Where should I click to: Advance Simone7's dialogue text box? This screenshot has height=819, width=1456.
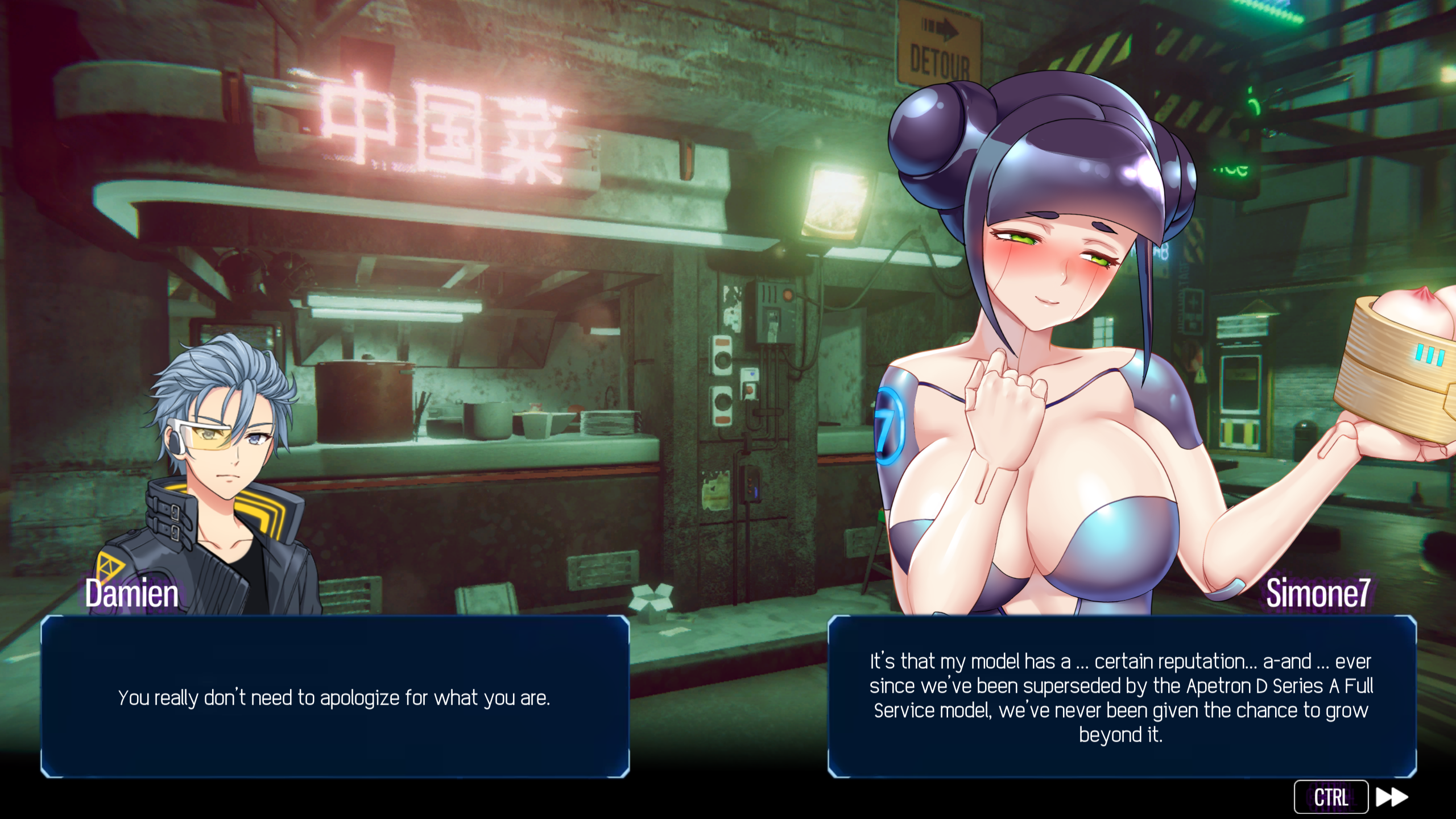tap(1121, 697)
